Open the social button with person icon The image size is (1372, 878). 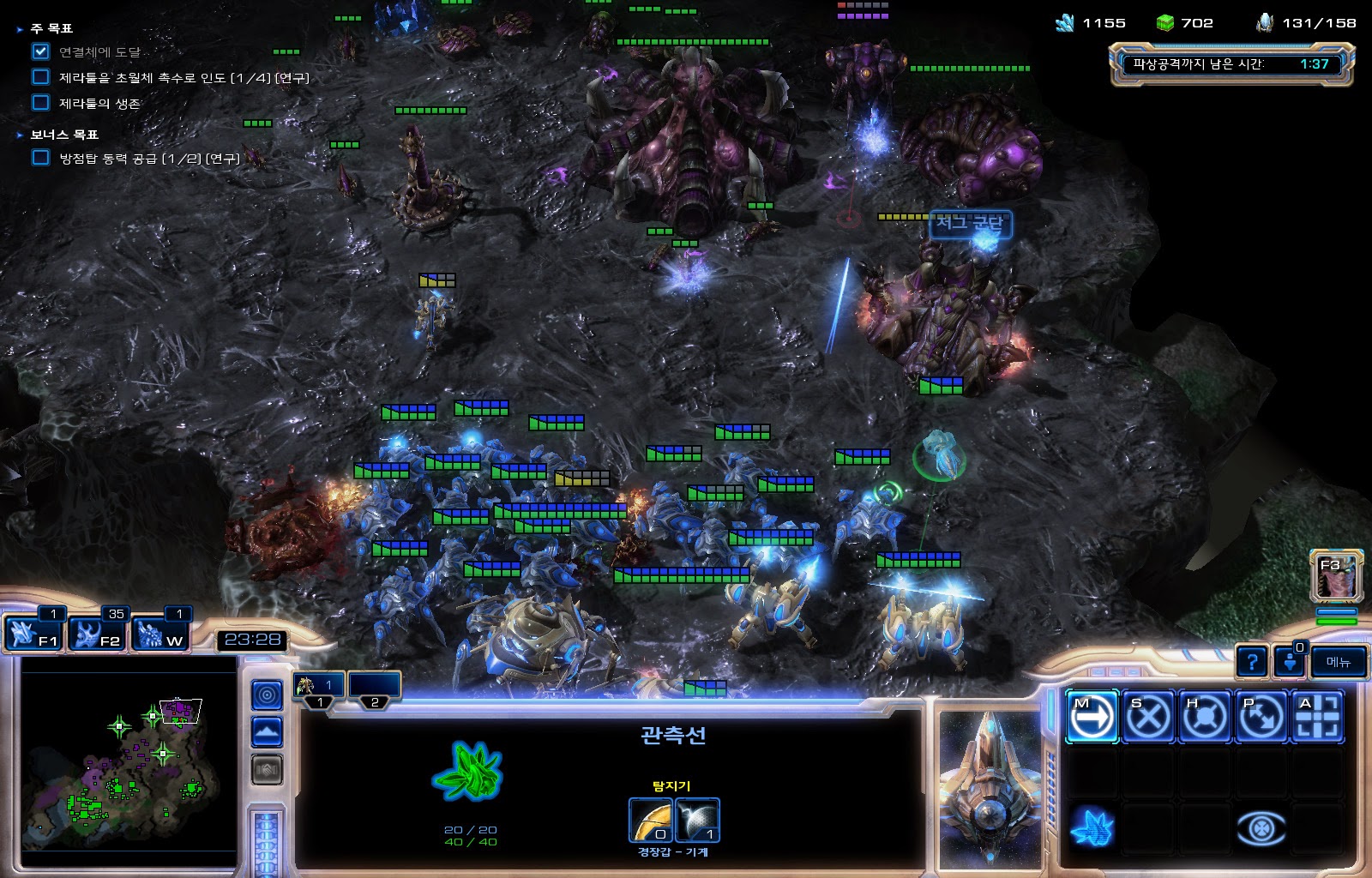[1290, 662]
